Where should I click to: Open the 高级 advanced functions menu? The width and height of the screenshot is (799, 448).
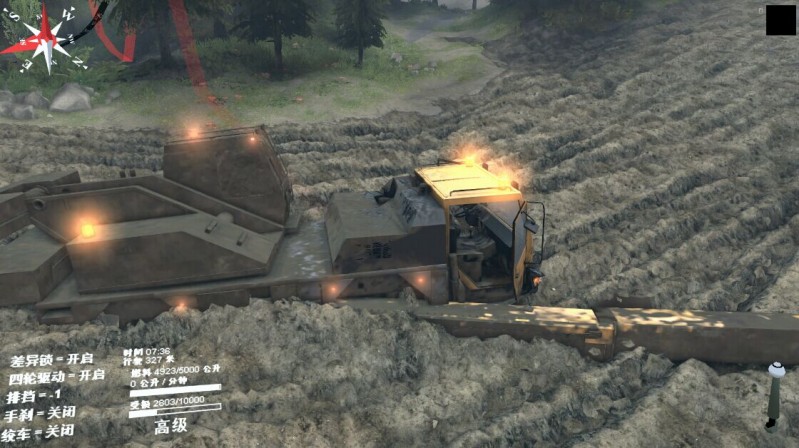tap(170, 426)
